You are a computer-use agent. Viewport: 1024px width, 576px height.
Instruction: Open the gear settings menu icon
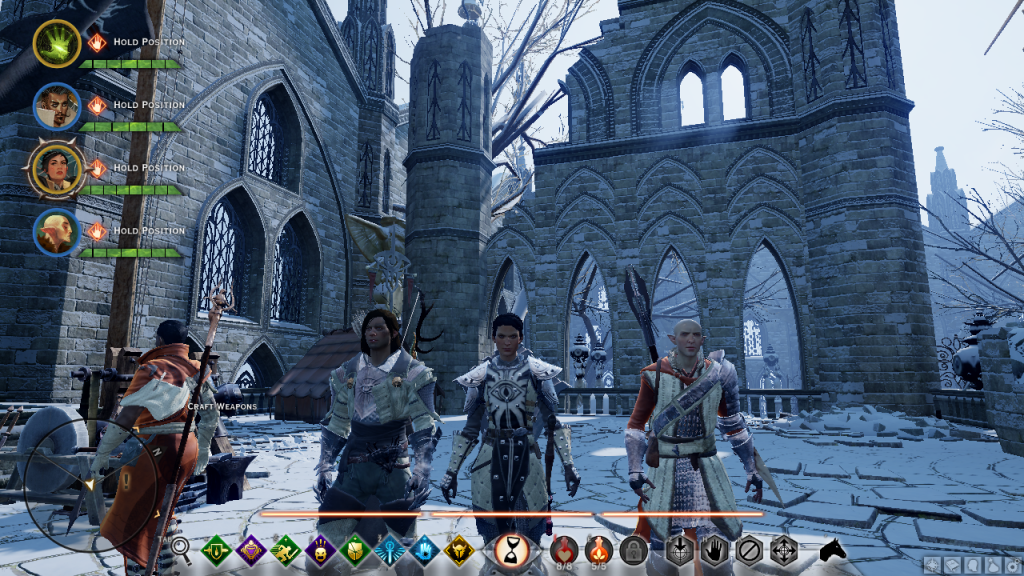click(1013, 566)
